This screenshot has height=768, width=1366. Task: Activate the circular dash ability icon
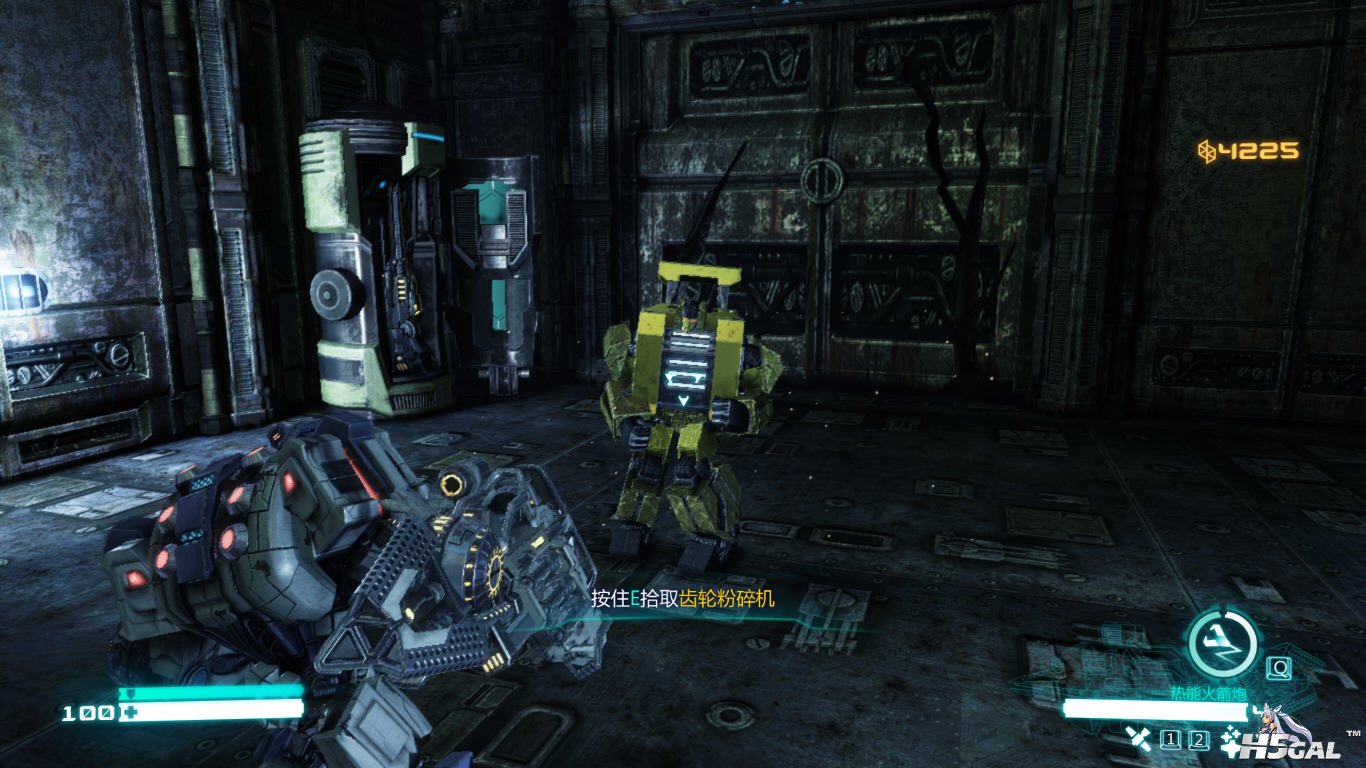click(x=1222, y=643)
